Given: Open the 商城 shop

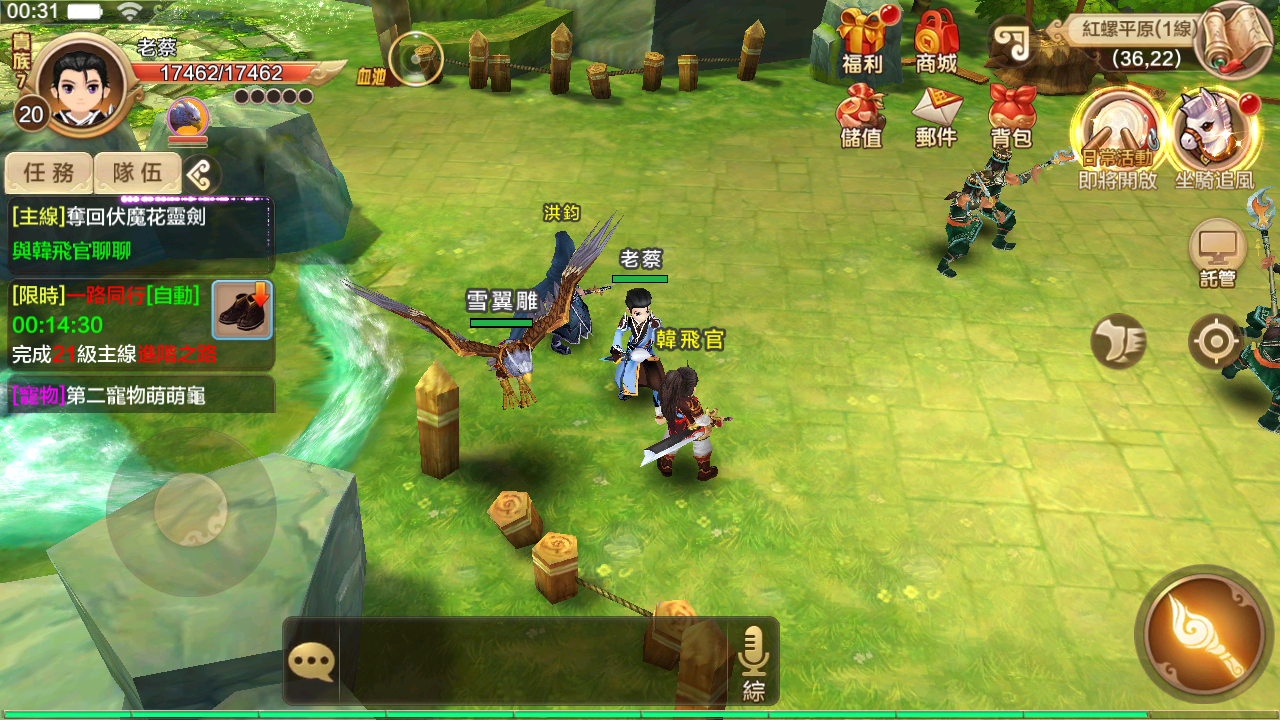Looking at the screenshot, I should click(x=937, y=38).
